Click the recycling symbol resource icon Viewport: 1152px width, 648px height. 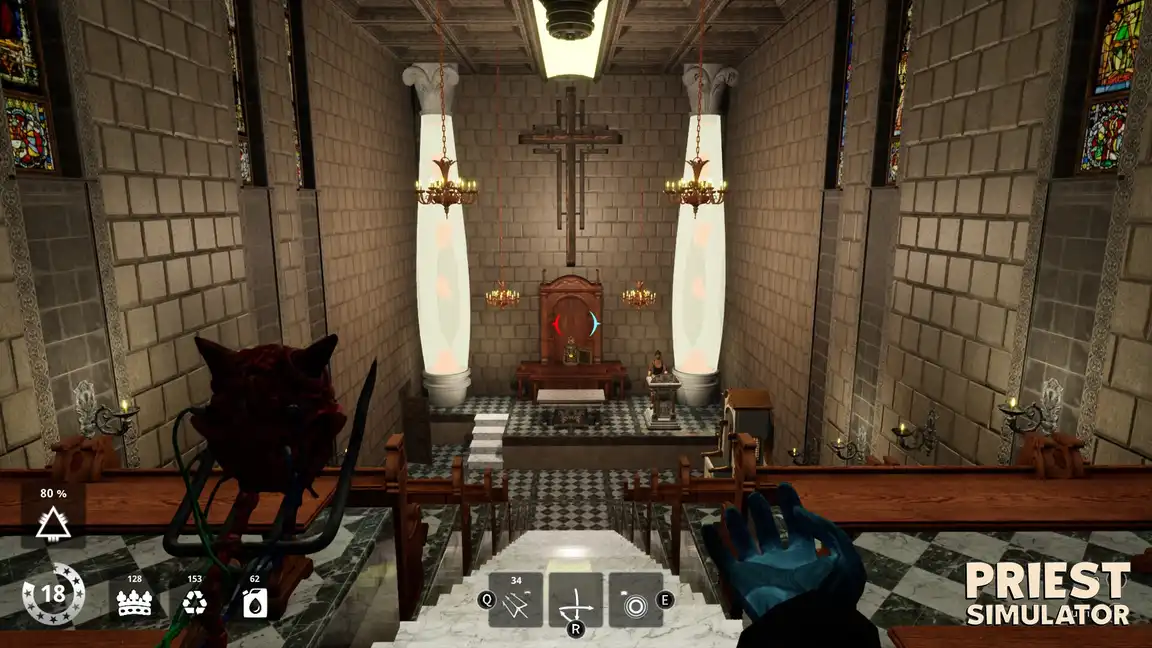click(x=194, y=599)
